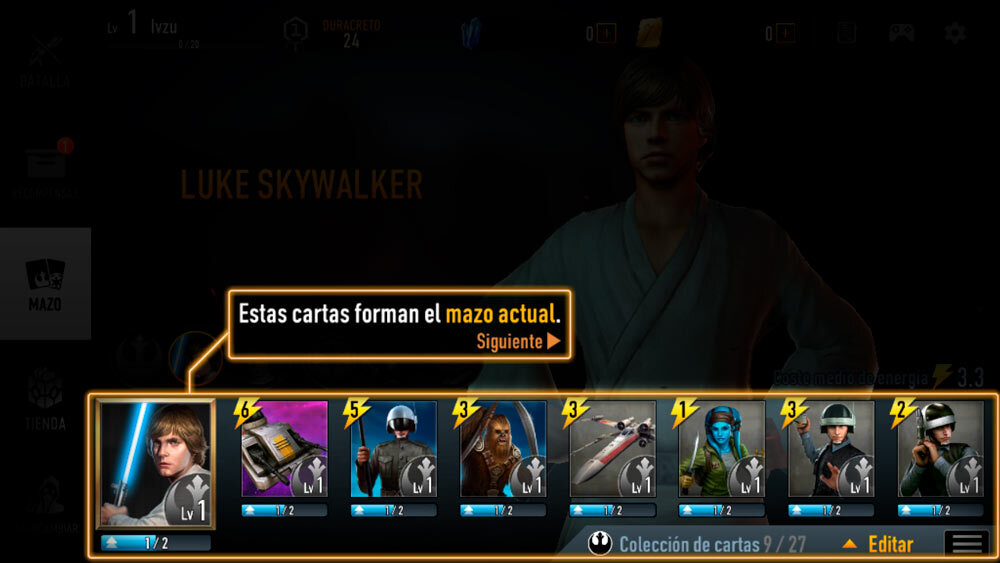Image resolution: width=1000 pixels, height=563 pixels.
Task: Open the Editar deck editor
Action: pyautogui.click(x=880, y=544)
